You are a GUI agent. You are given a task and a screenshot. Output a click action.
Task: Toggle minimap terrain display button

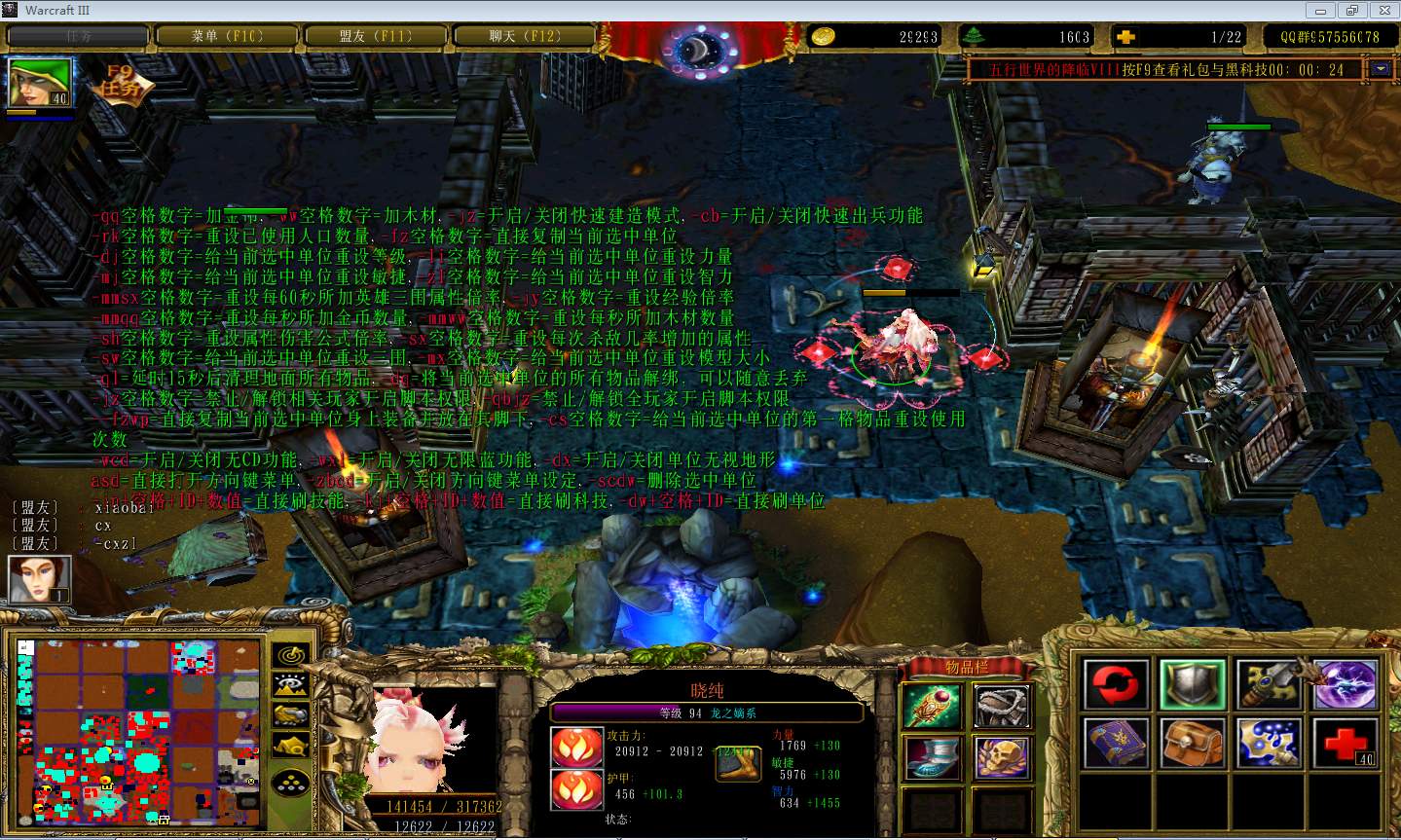click(290, 685)
